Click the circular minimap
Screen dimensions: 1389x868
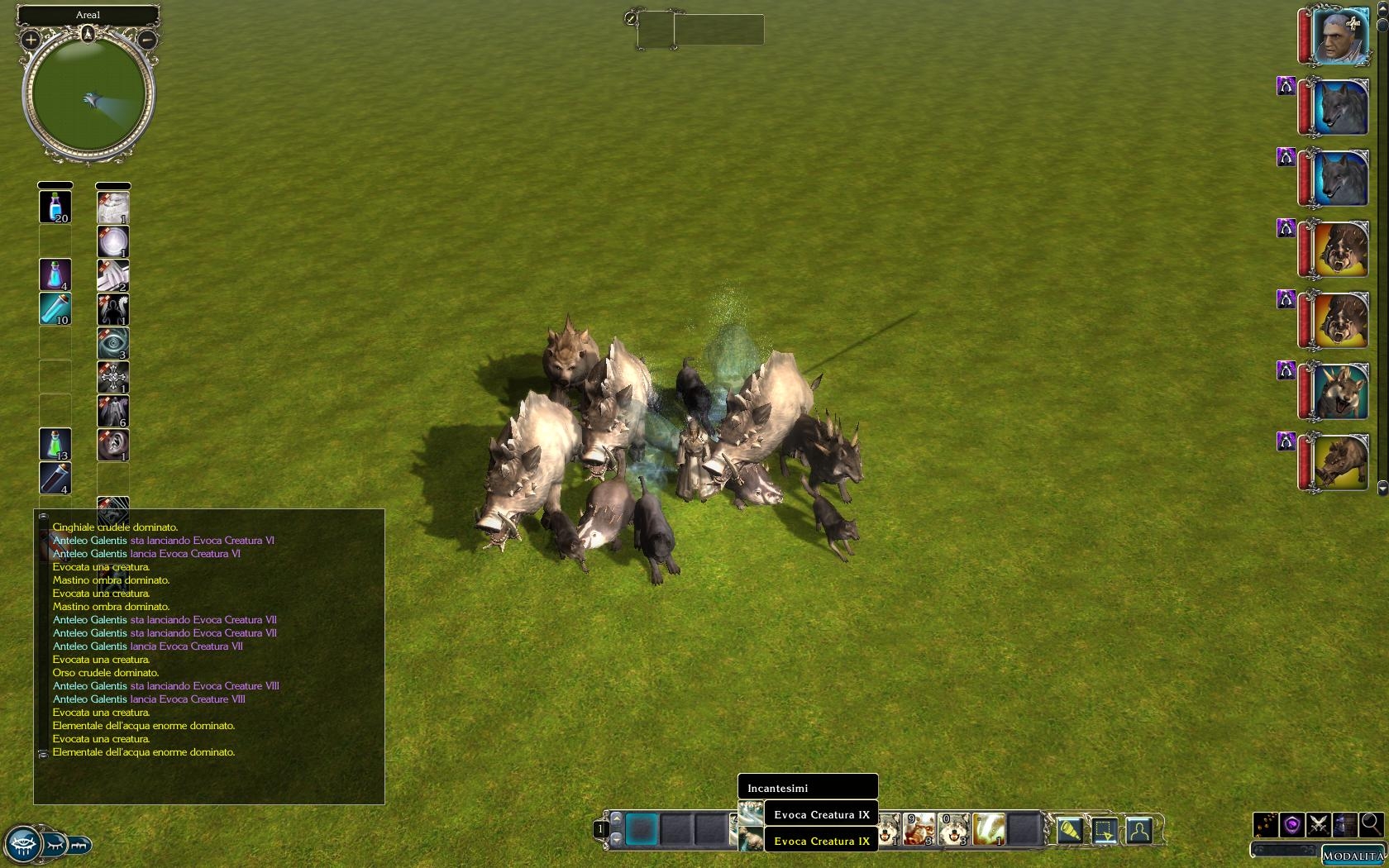[x=88, y=96]
